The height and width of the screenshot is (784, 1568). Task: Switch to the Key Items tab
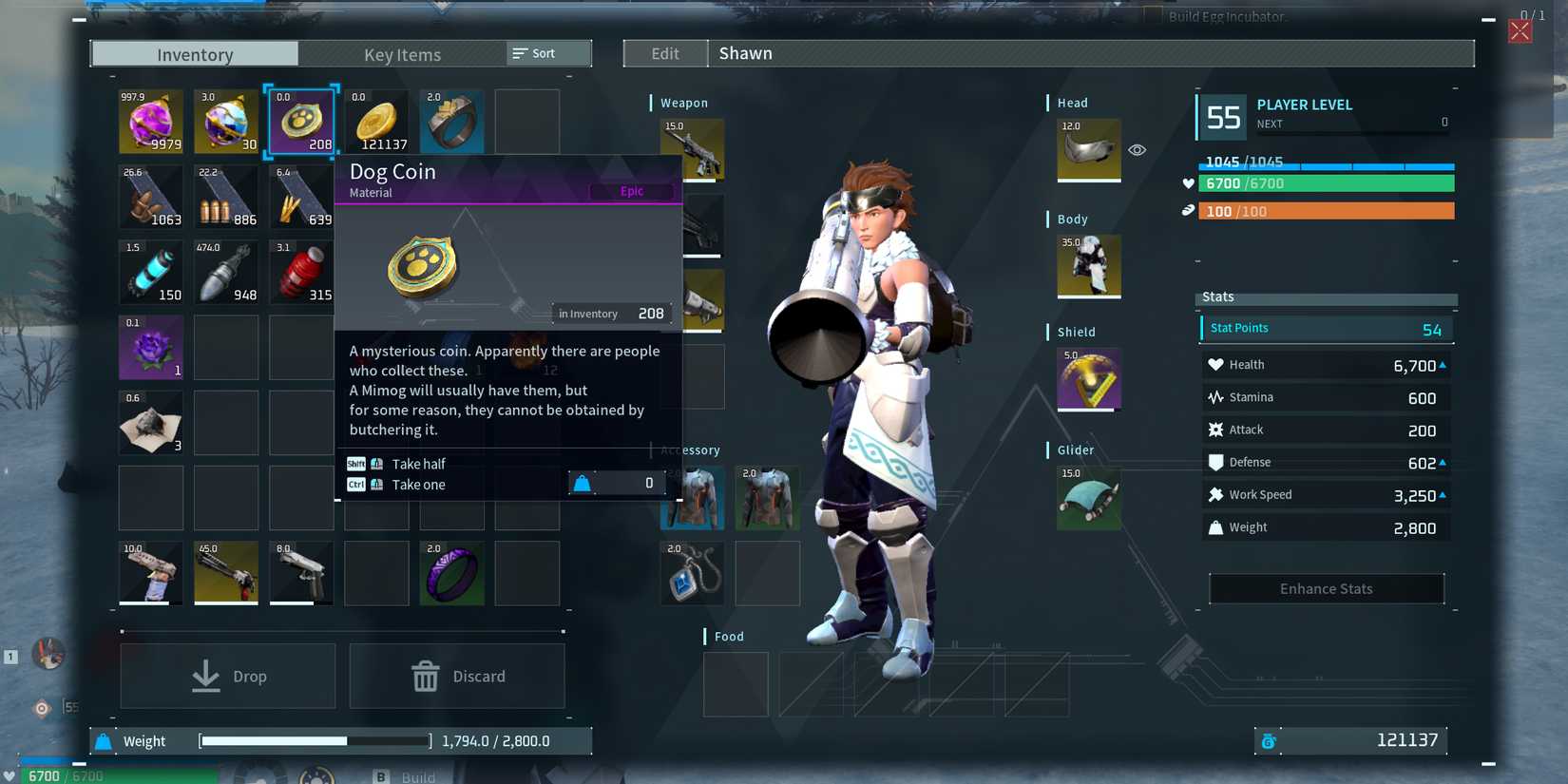coord(401,54)
